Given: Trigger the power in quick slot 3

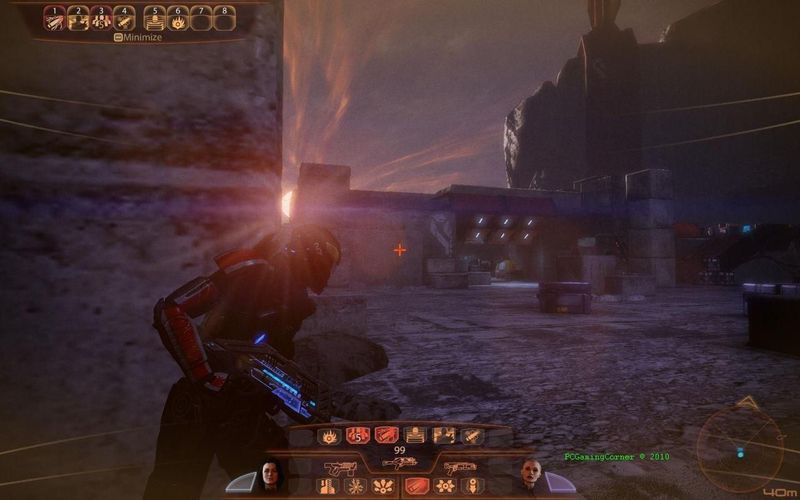Looking at the screenshot, I should pyautogui.click(x=101, y=20).
